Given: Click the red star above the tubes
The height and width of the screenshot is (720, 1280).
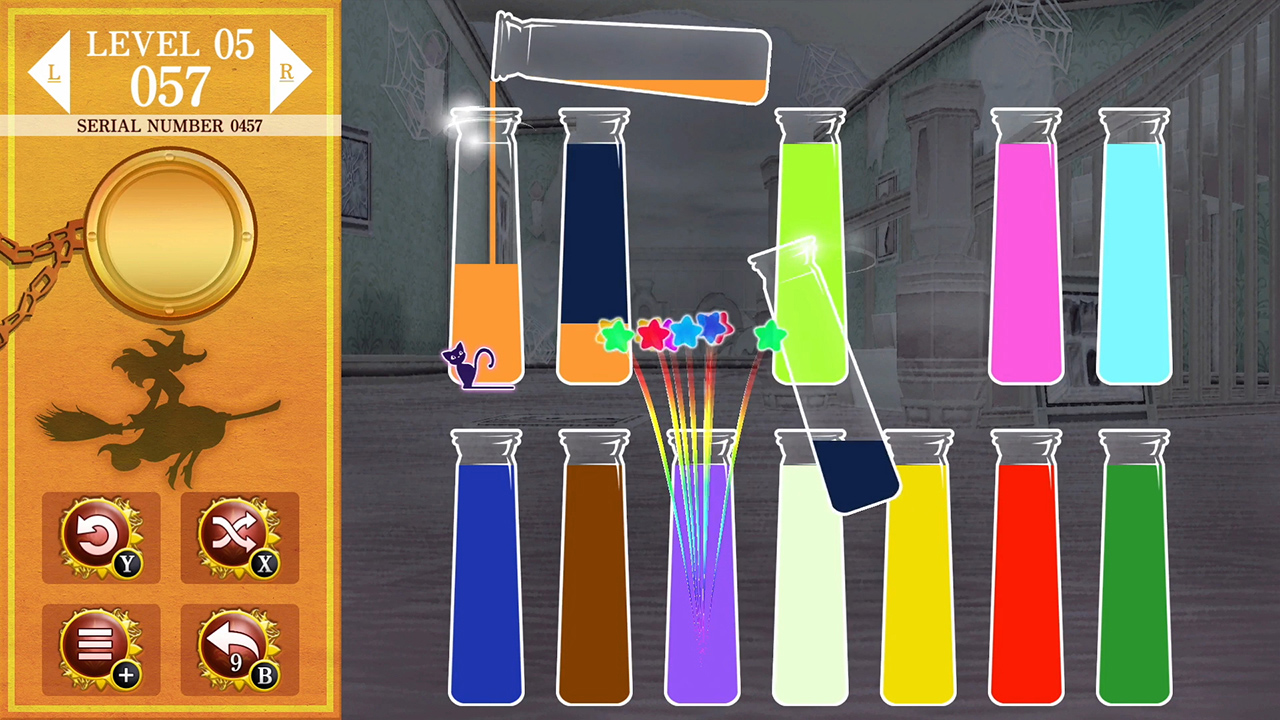Looking at the screenshot, I should [x=656, y=334].
